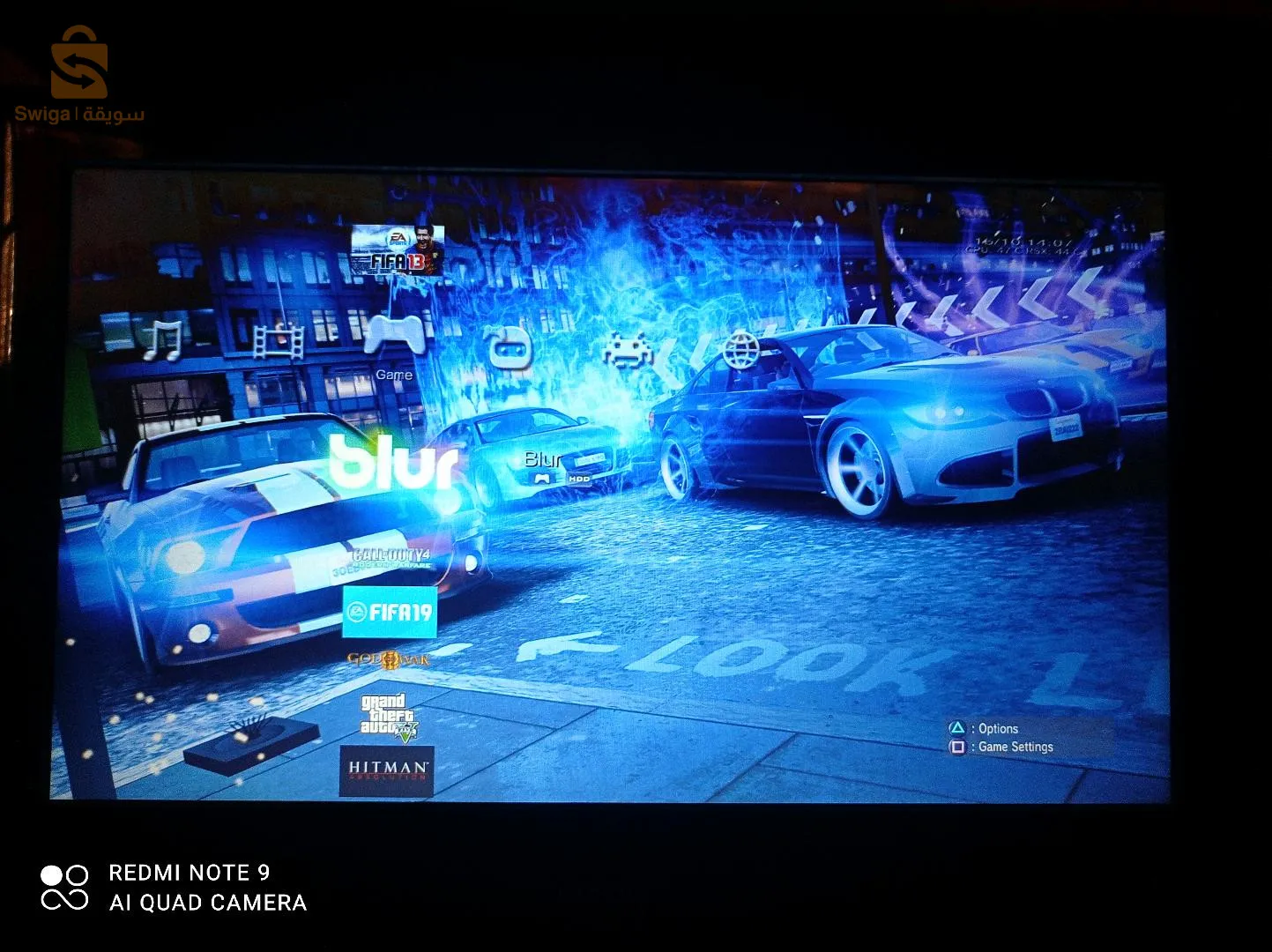Click the Swiga watermark logo
This screenshot has height=952, width=1272.
tap(78, 75)
